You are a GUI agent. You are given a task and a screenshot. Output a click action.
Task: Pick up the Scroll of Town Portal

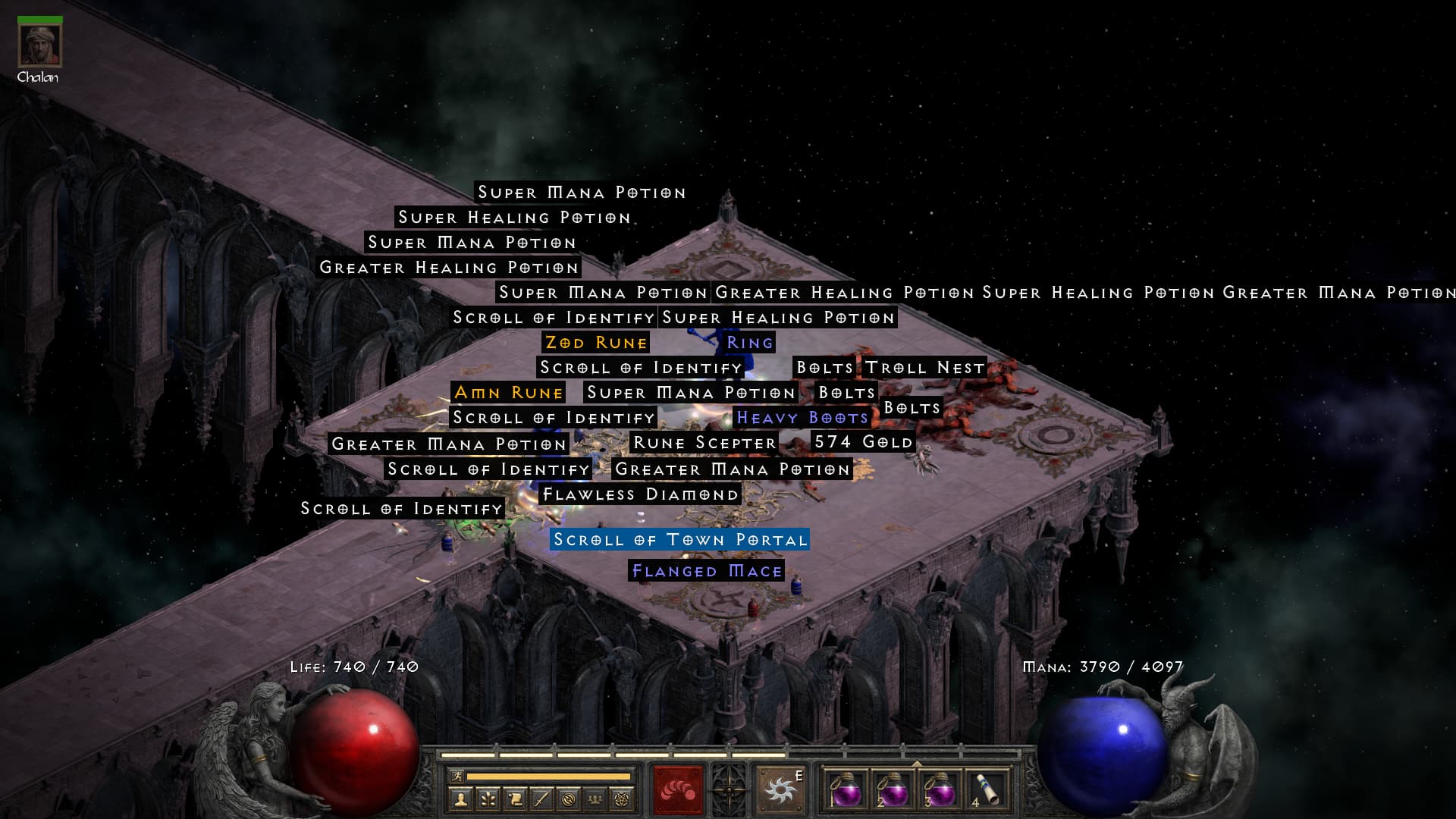pyautogui.click(x=679, y=540)
